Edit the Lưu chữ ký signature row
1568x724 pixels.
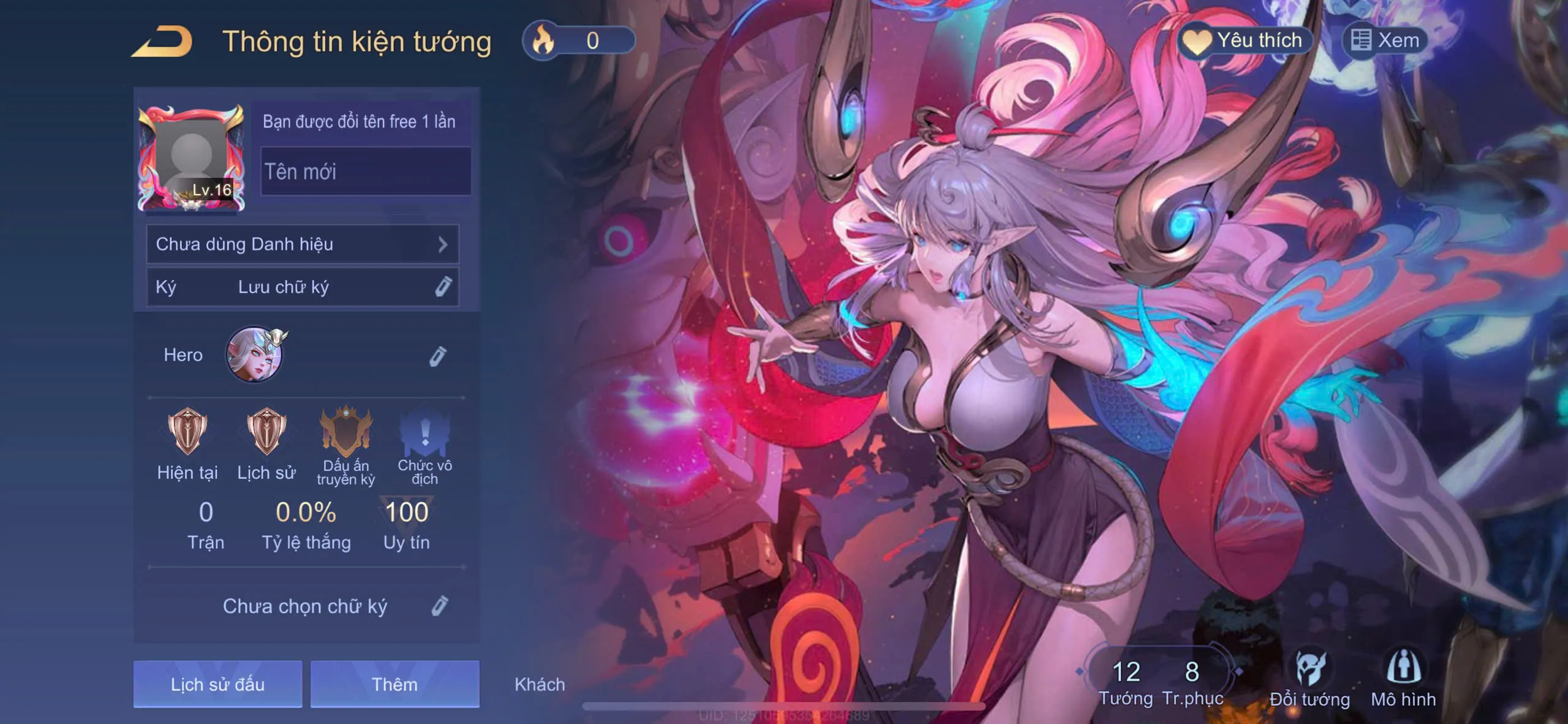[303, 287]
